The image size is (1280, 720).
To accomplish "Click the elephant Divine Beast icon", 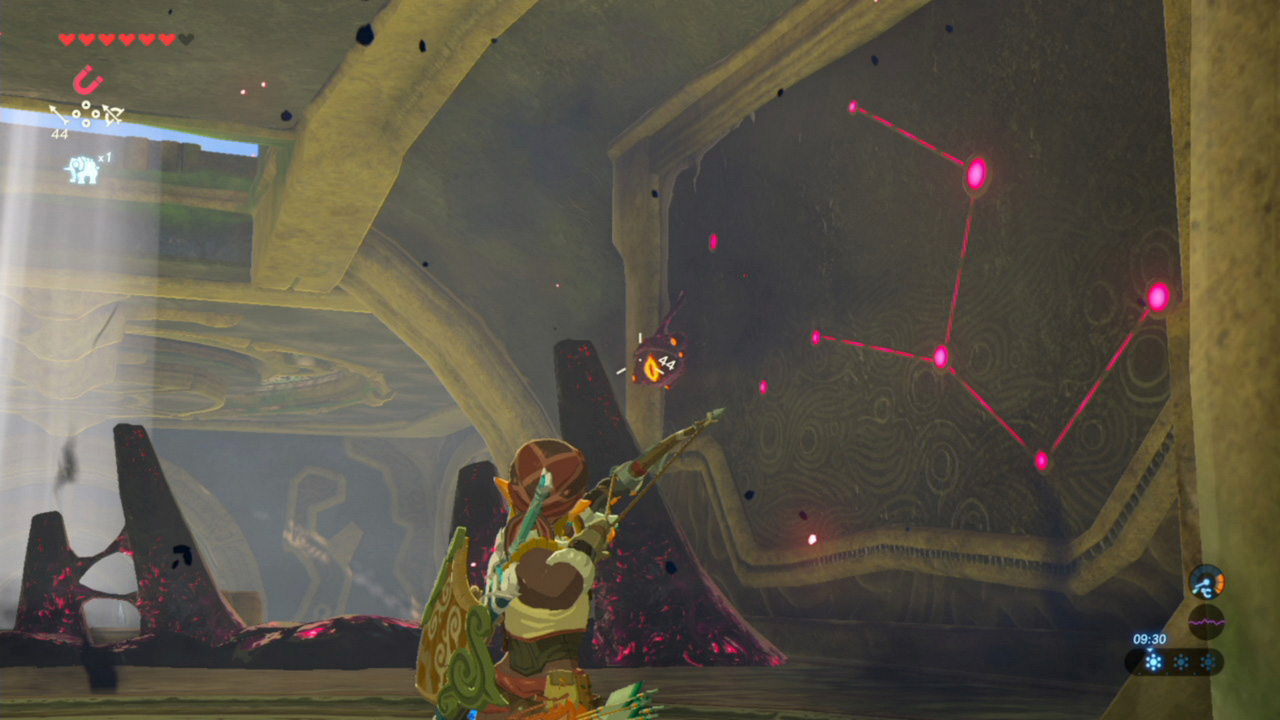I will pos(82,167).
